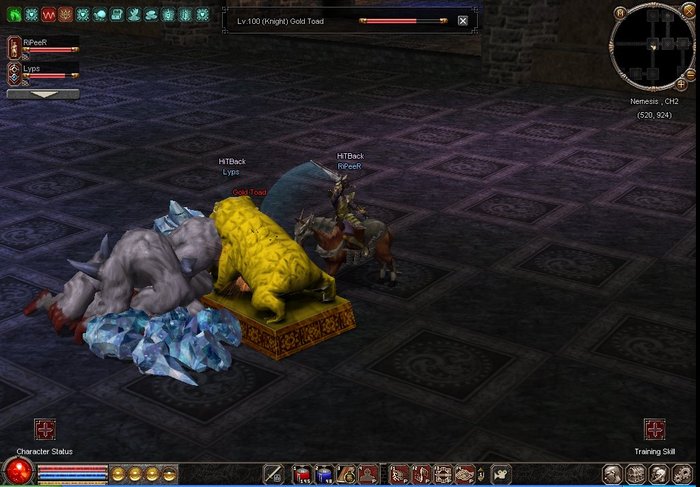The image size is (700, 487).
Task: Open the Training Skill plus button
Action: (655, 429)
